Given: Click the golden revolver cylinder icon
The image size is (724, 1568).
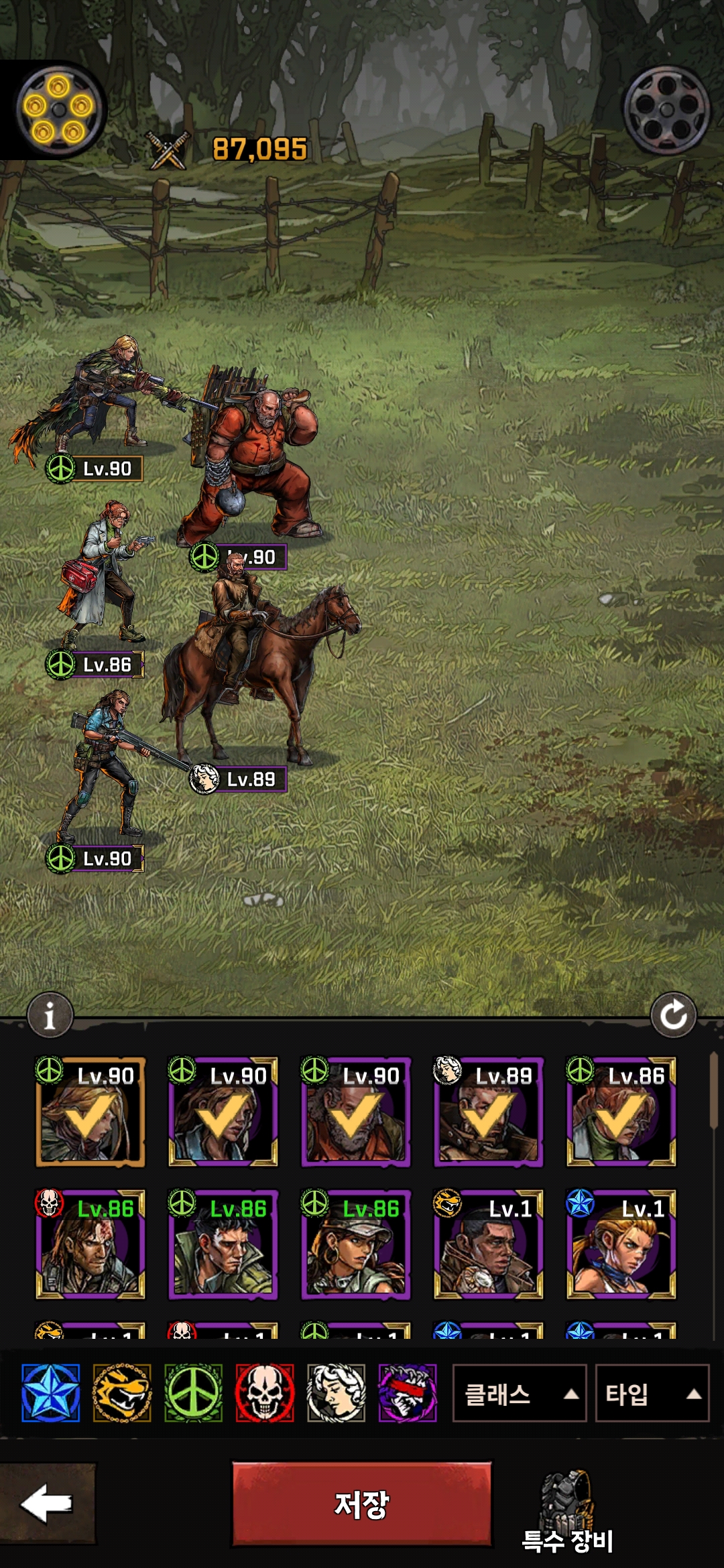Looking at the screenshot, I should point(59,111).
